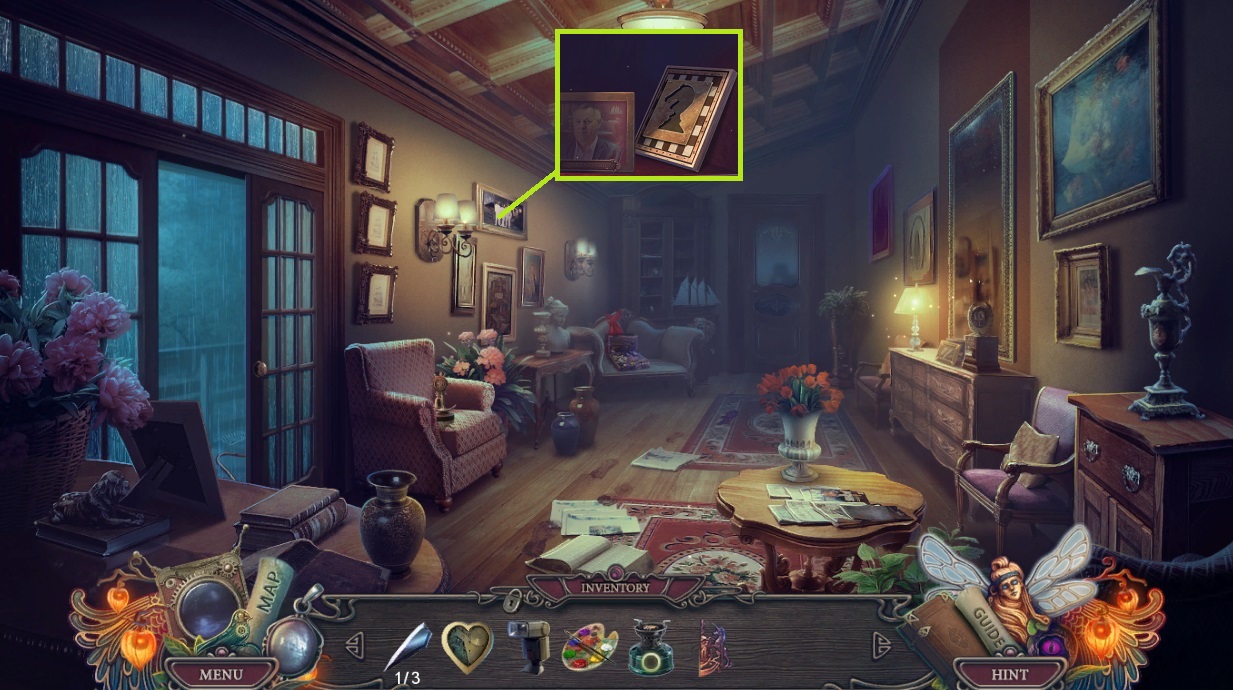Open the Map scroll

coord(268,595)
